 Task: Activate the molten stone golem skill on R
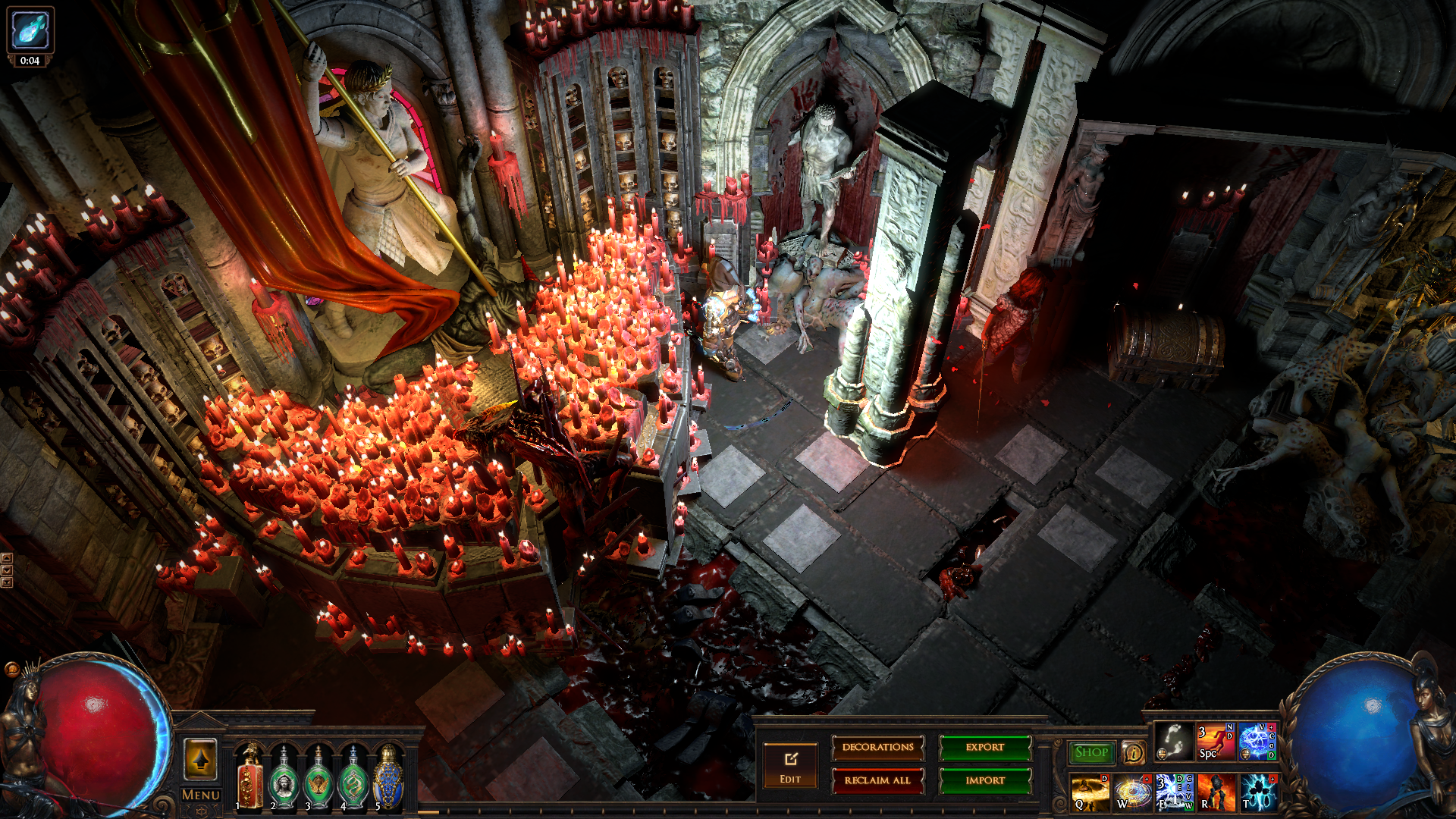pos(1216,792)
